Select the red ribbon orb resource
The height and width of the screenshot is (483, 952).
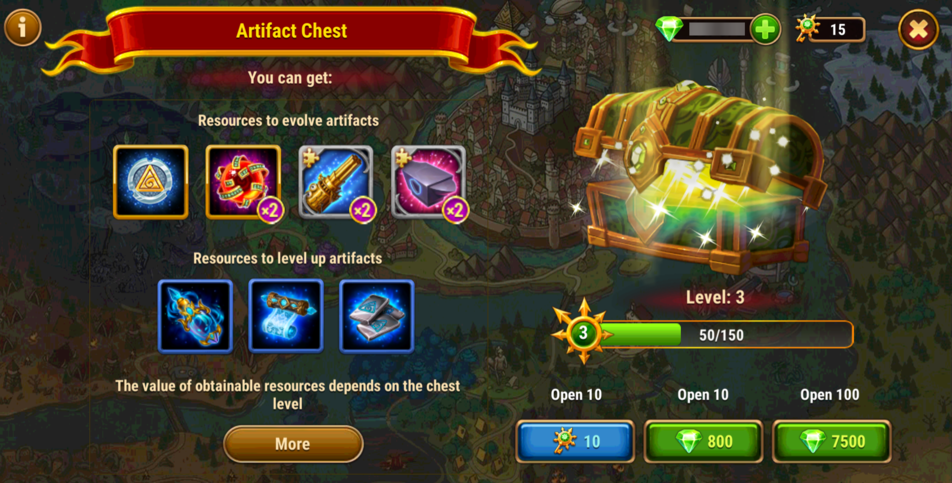tap(243, 182)
